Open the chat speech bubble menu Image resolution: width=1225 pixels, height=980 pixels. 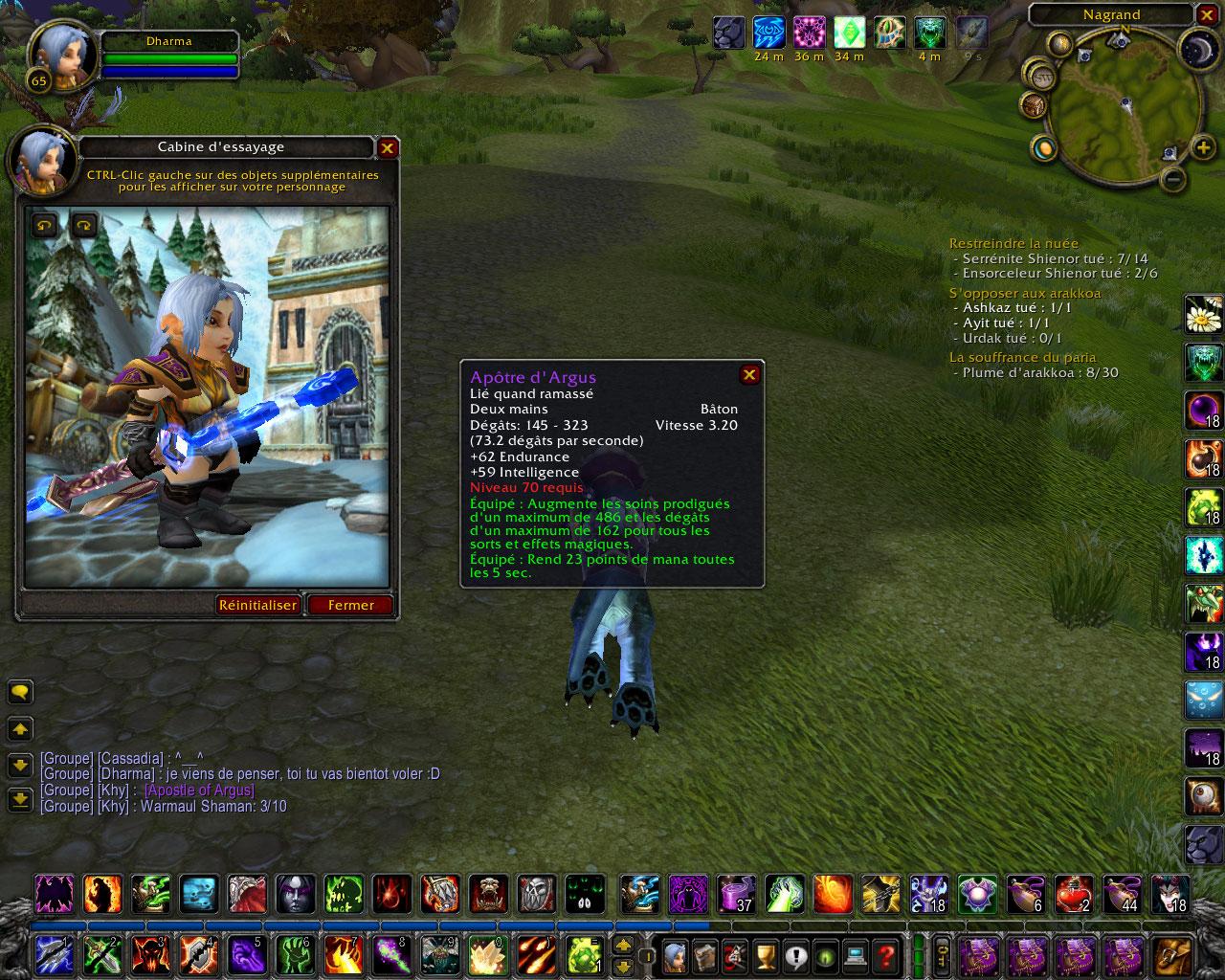20,692
